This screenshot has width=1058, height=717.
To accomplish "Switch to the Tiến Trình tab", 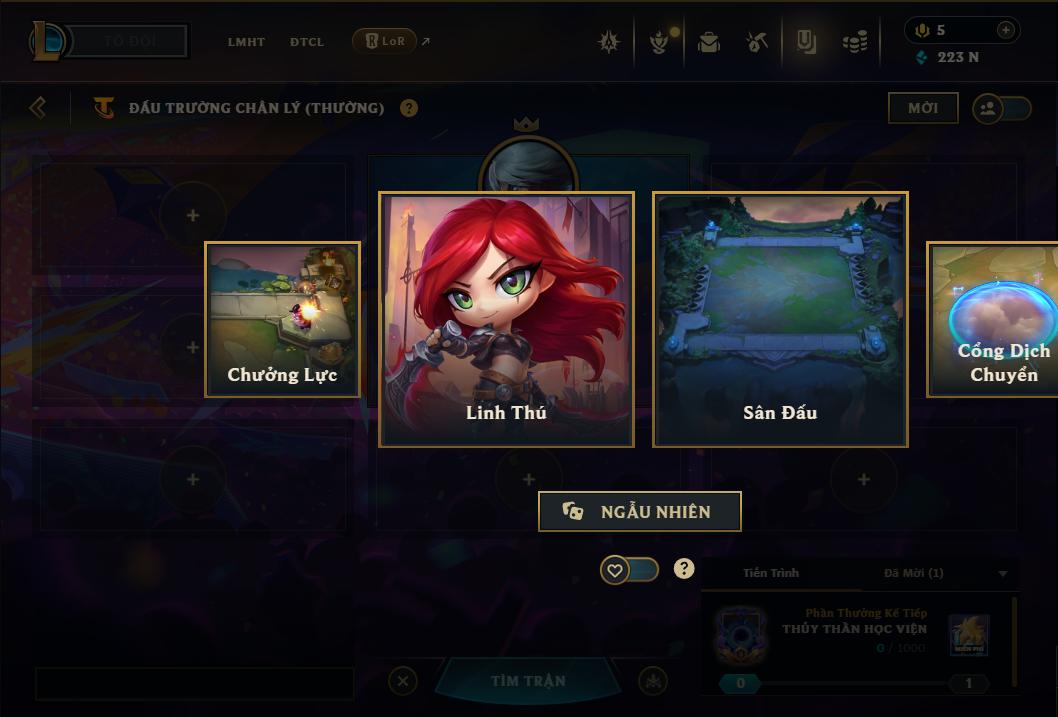I will pos(771,573).
